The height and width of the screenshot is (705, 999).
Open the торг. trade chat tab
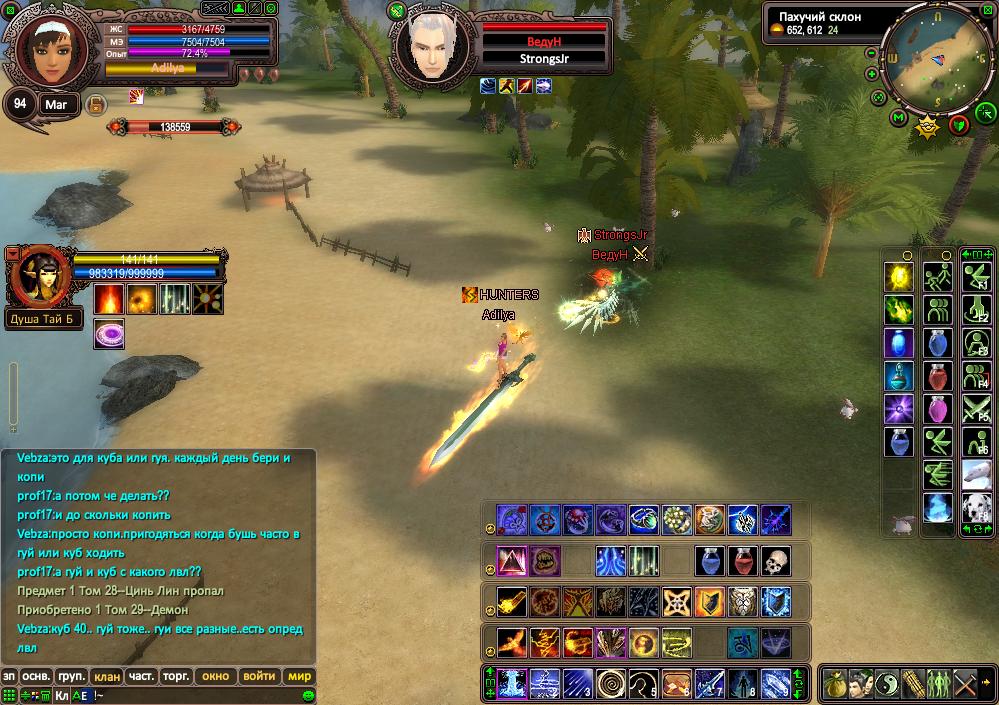176,676
